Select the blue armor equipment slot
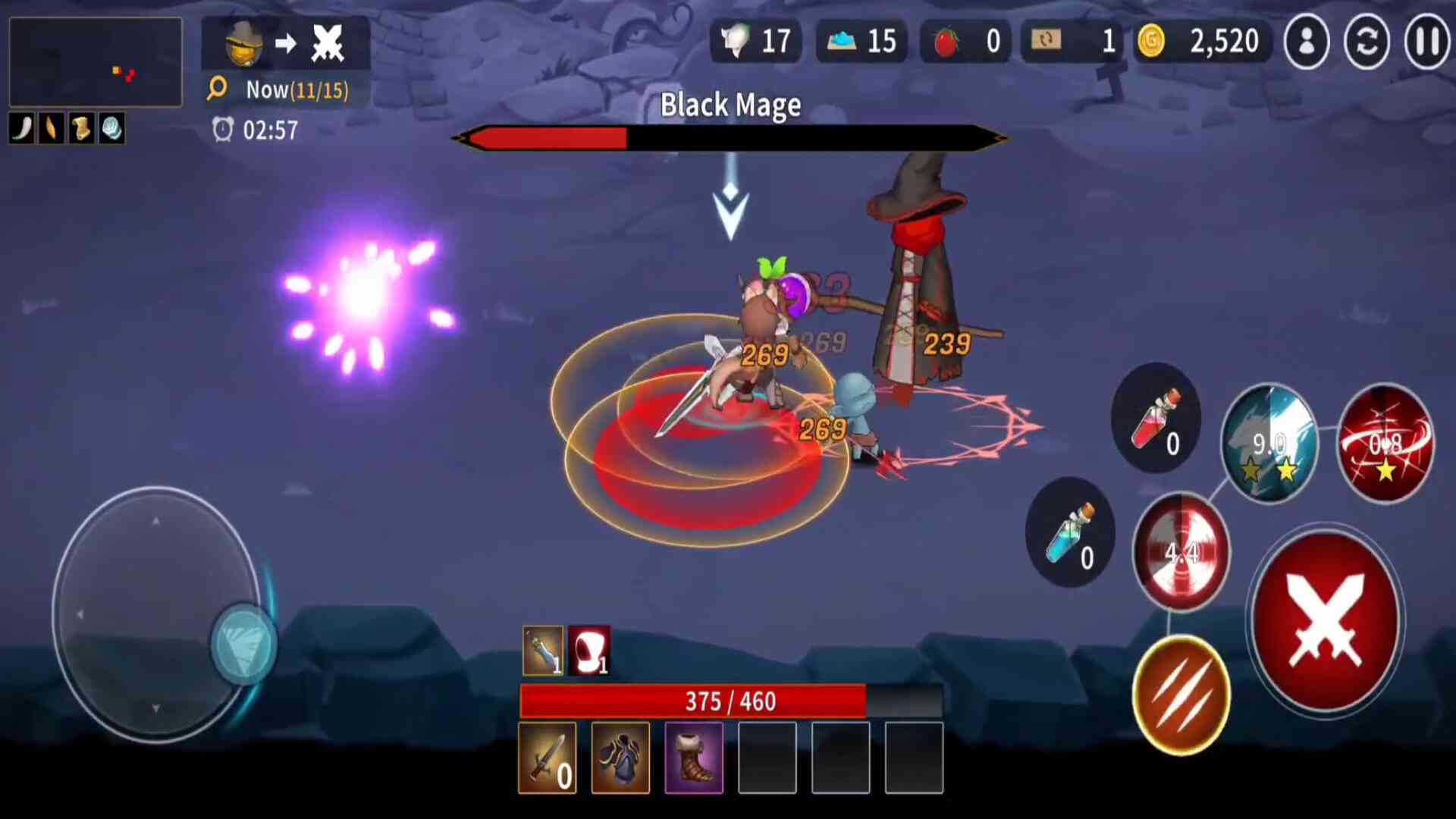The image size is (1456, 819). (620, 758)
